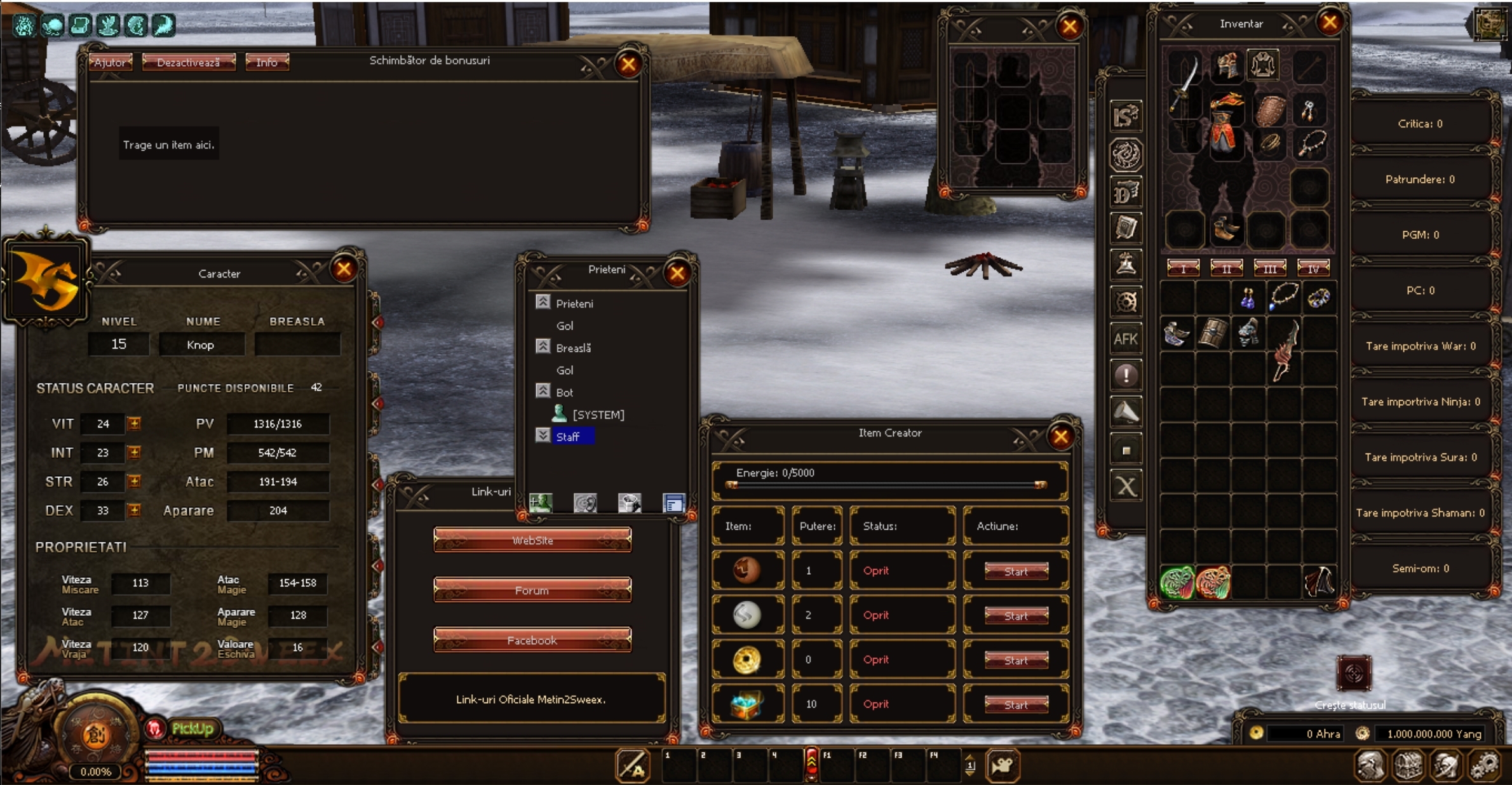Close the Item Creator window
Viewport: 1512px width, 785px height.
click(1060, 436)
